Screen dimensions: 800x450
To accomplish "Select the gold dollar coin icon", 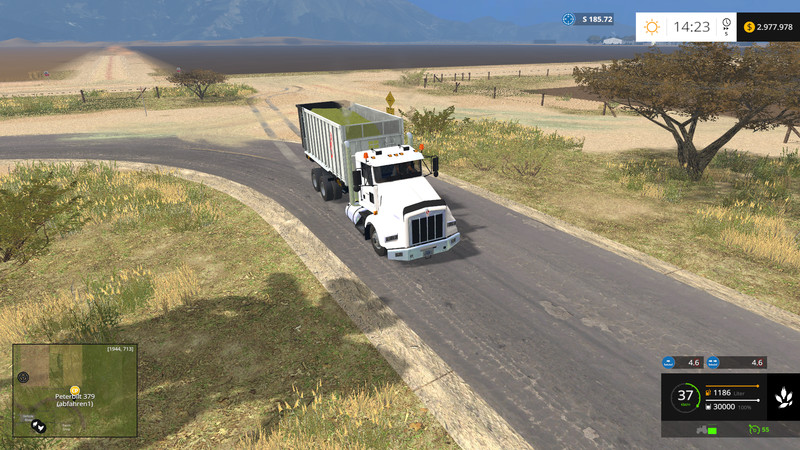I will click(750, 27).
